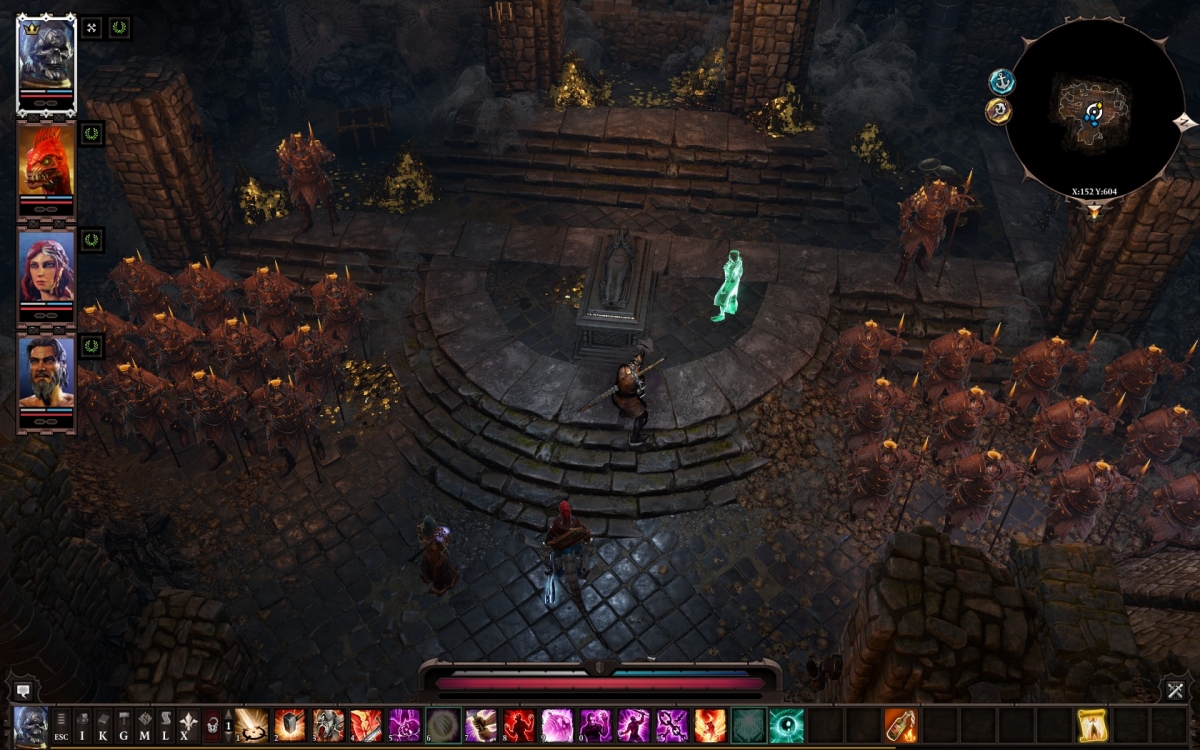Open the chat speech bubble button
The height and width of the screenshot is (750, 1200).
[22, 690]
